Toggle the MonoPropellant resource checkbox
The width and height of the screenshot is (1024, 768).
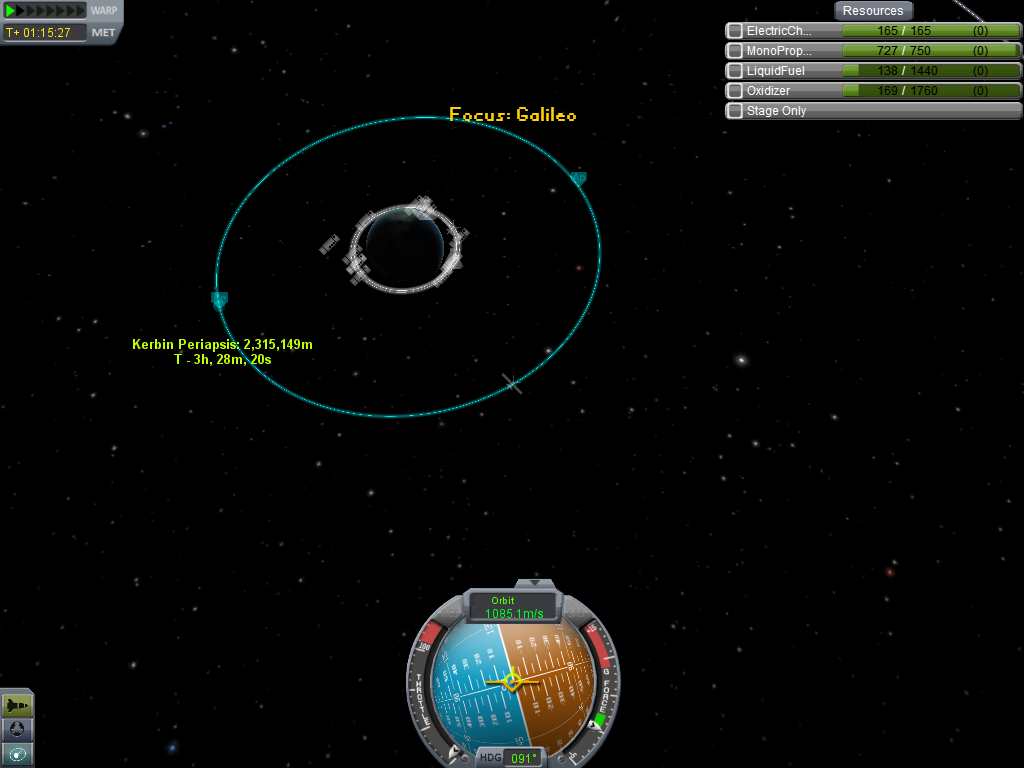pyautogui.click(x=735, y=51)
